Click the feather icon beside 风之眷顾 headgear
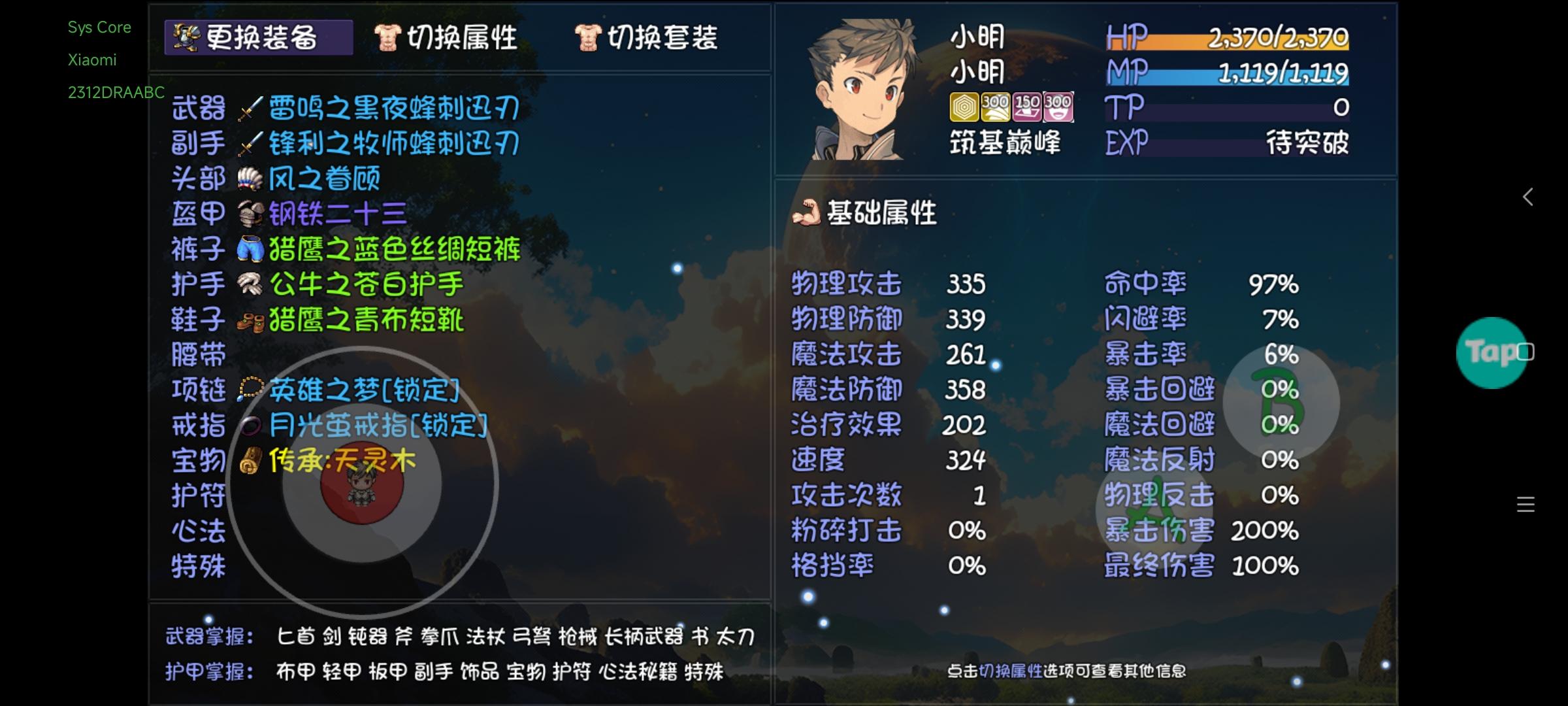 click(x=250, y=179)
